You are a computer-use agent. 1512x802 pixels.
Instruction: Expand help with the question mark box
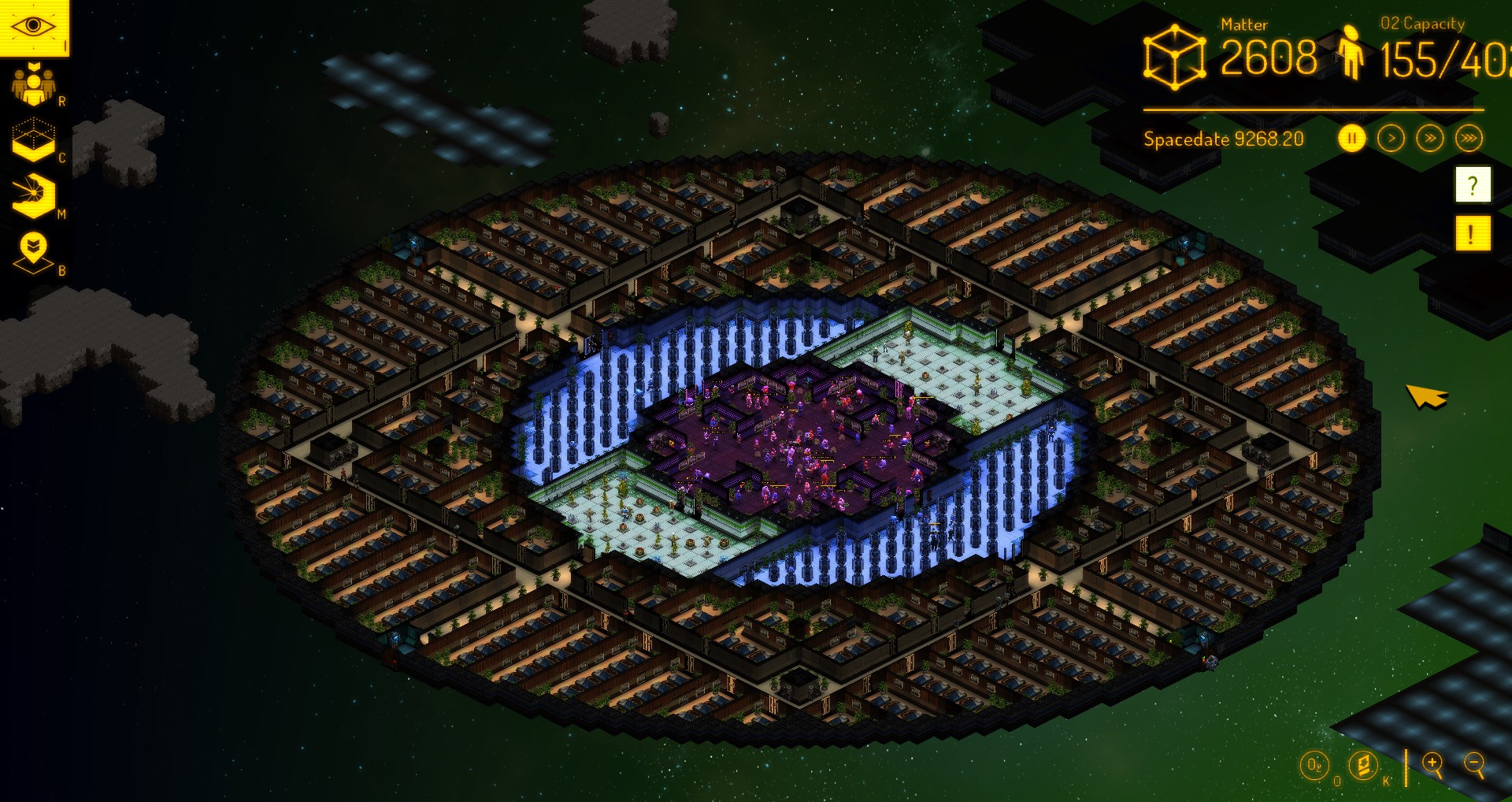pos(1471,185)
